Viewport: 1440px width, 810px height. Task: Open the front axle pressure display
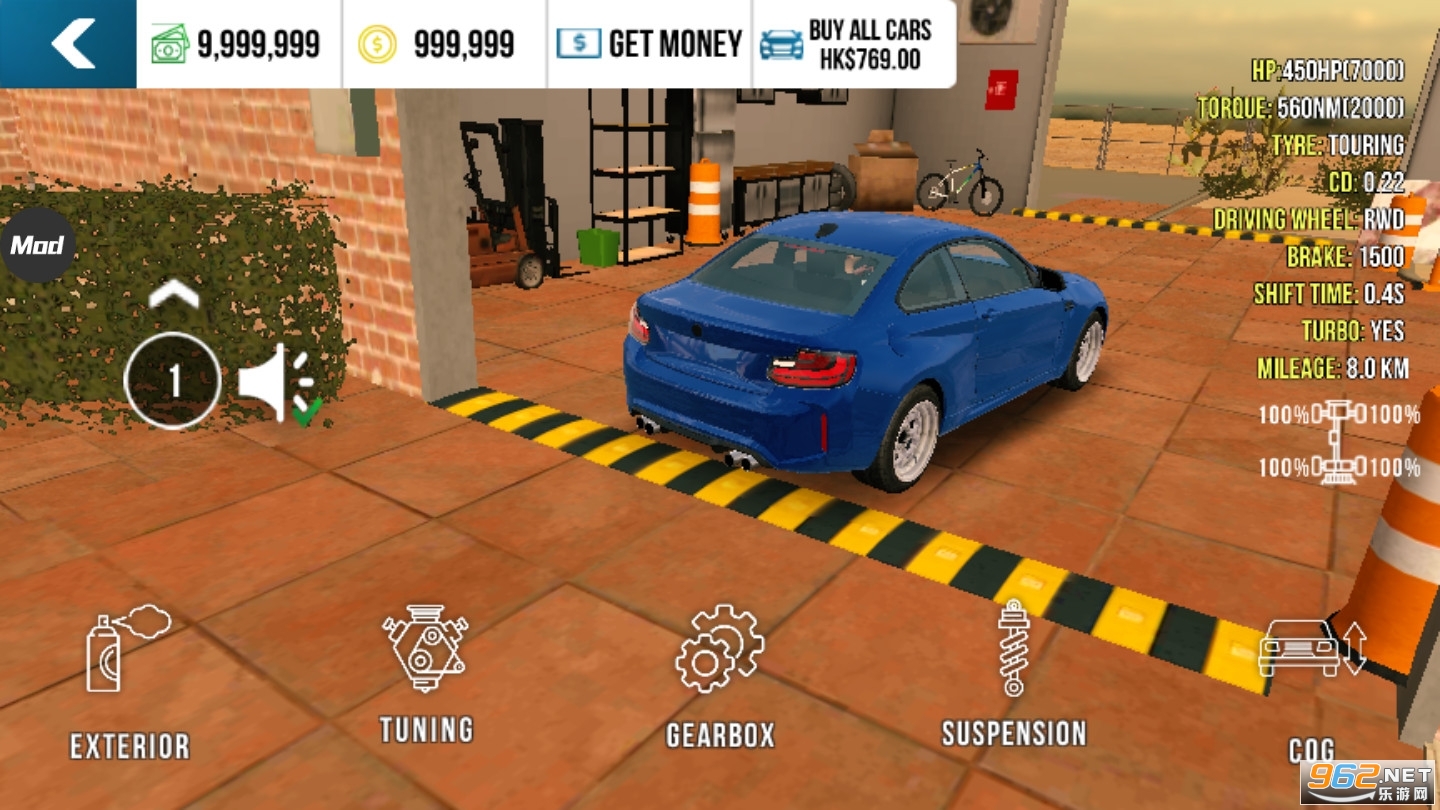pos(1338,410)
